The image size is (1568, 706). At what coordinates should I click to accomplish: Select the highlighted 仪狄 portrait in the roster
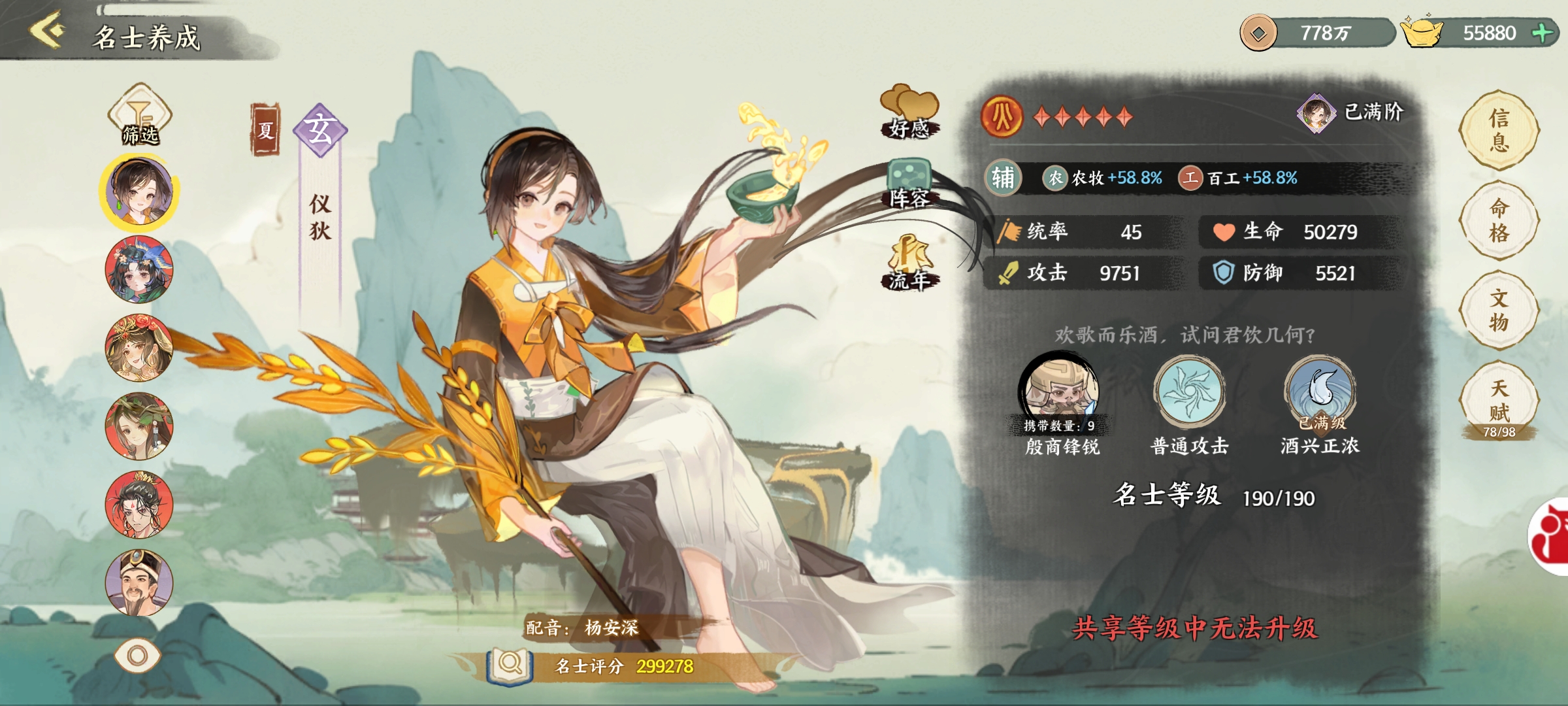click(140, 191)
